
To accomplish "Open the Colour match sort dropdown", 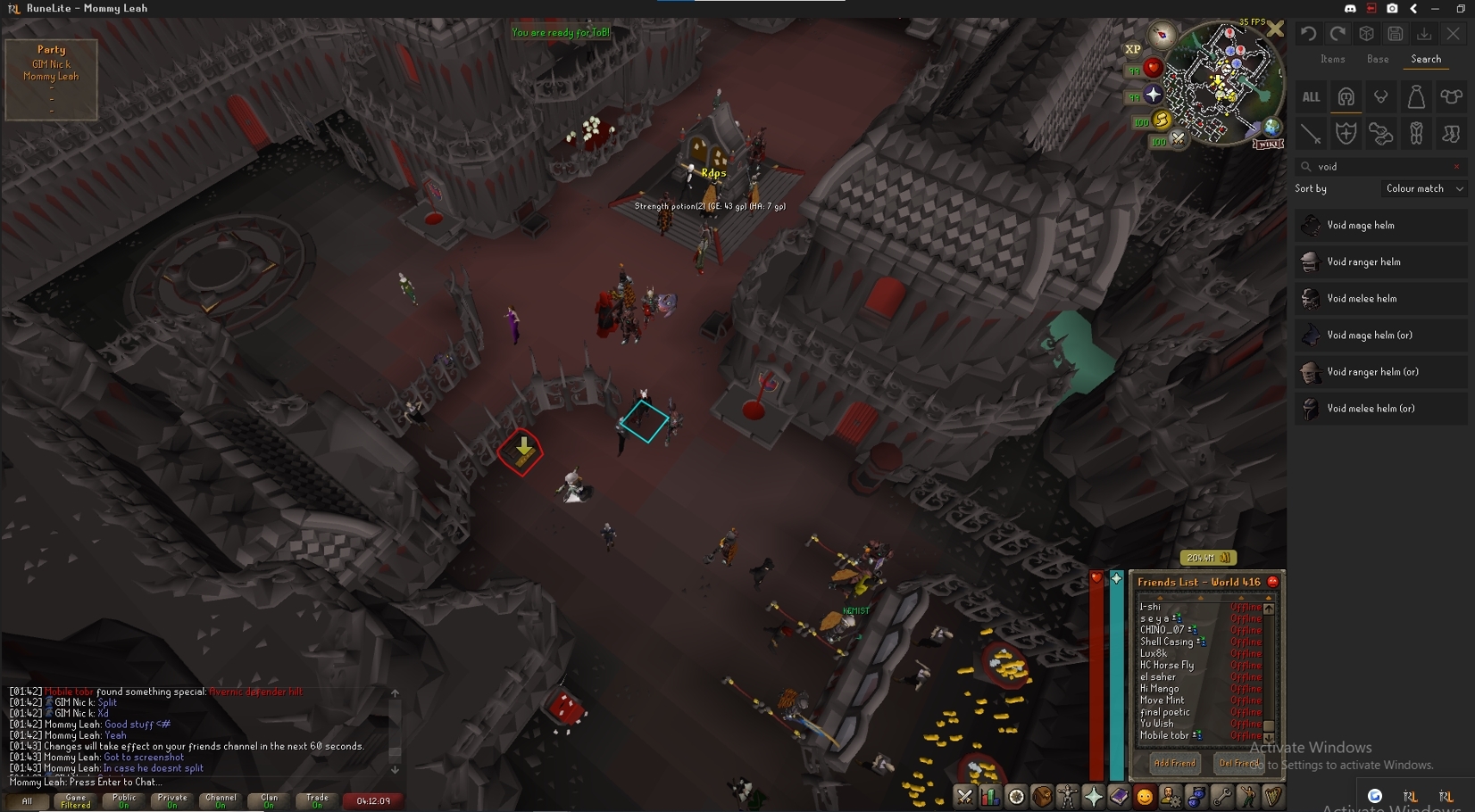I will [1424, 189].
